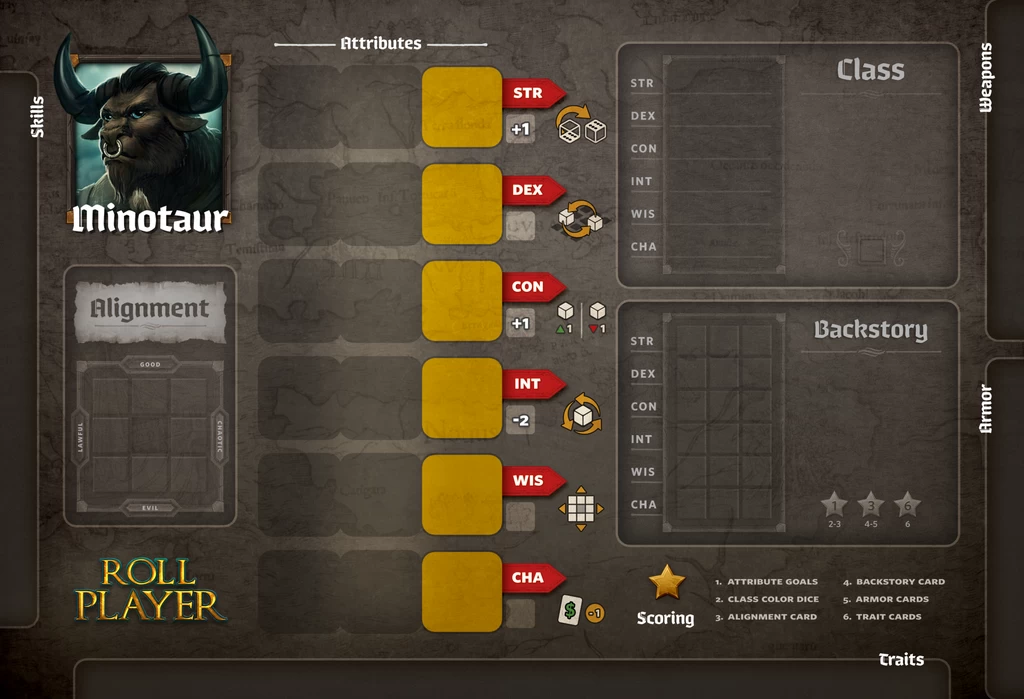Image resolution: width=1024 pixels, height=699 pixels.
Task: Click the red STR attribute tag
Action: 530,94
